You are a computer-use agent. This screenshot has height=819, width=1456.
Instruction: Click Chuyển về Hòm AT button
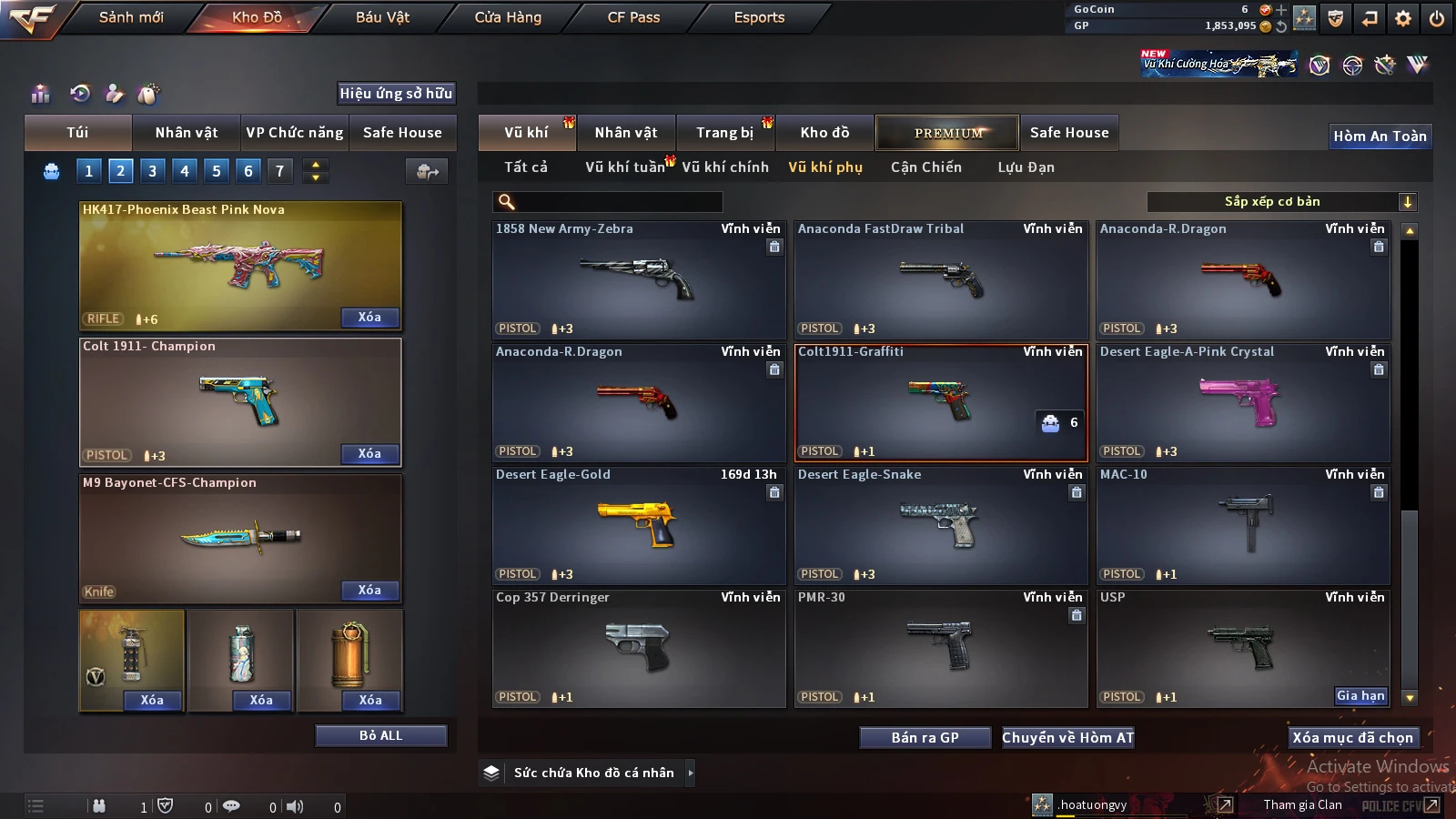coord(1067,738)
